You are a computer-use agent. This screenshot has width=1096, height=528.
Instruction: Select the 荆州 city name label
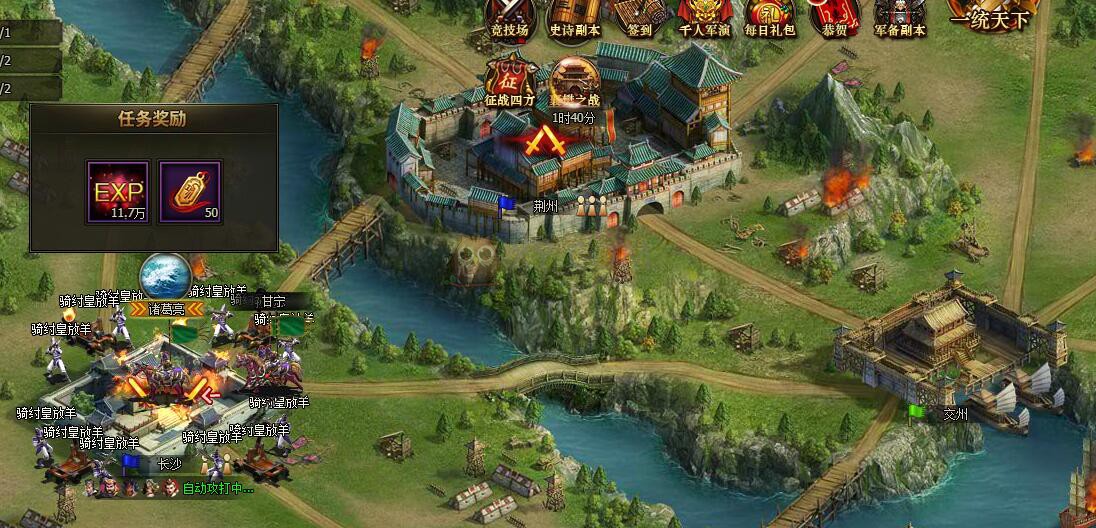tap(574, 206)
